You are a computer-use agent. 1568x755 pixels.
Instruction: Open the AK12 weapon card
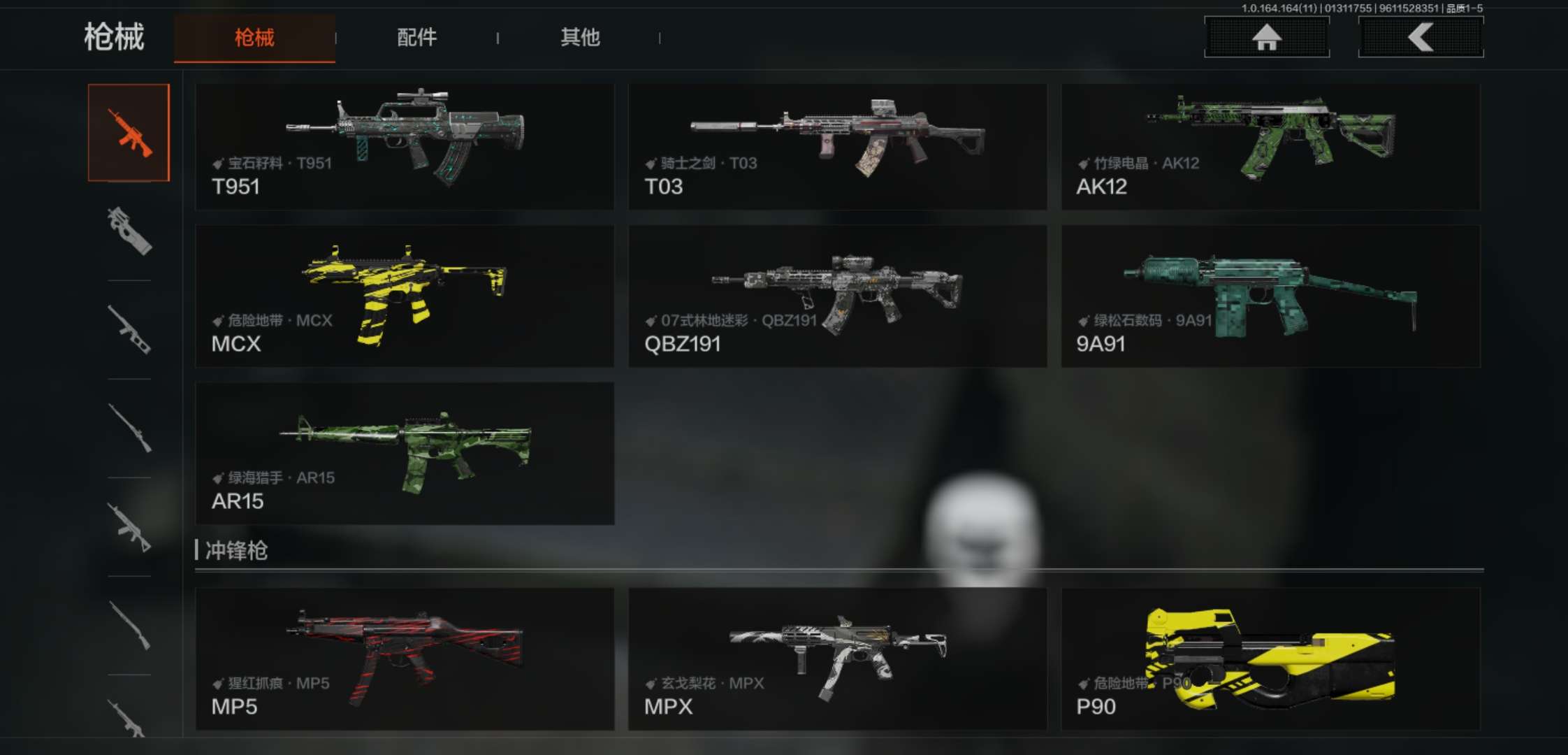(x=1270, y=147)
